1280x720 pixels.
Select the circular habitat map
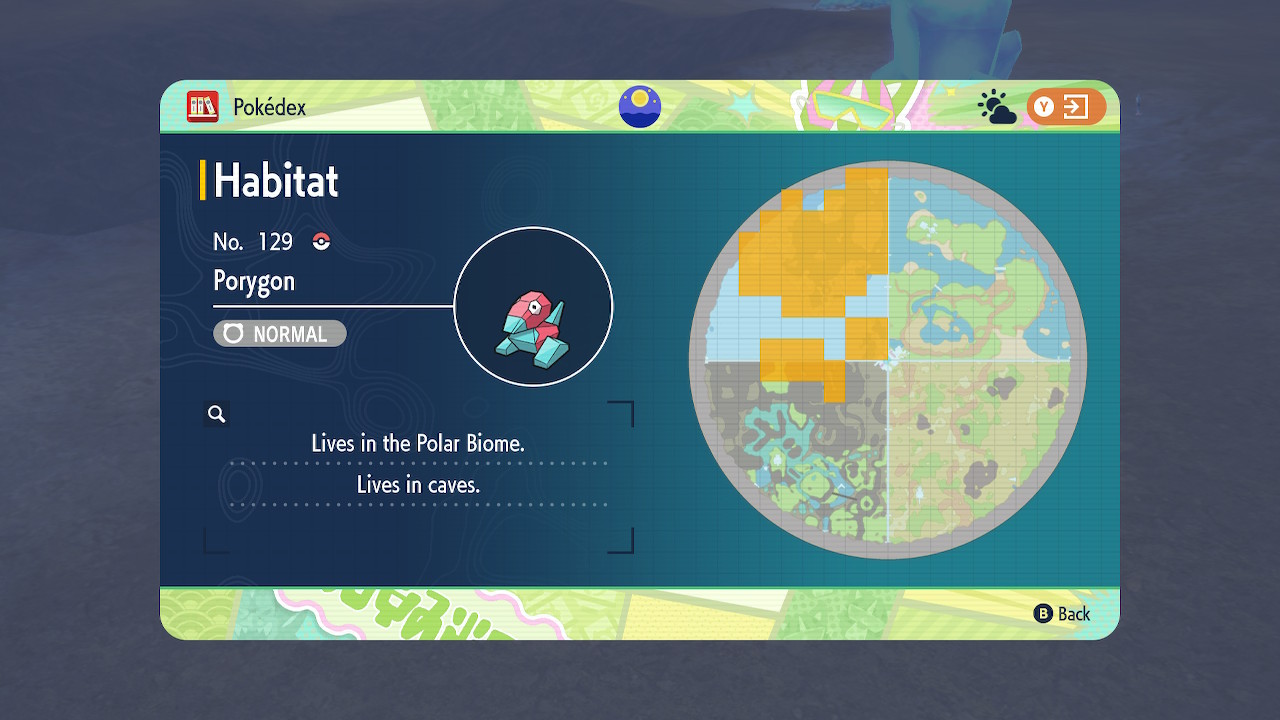tap(888, 360)
